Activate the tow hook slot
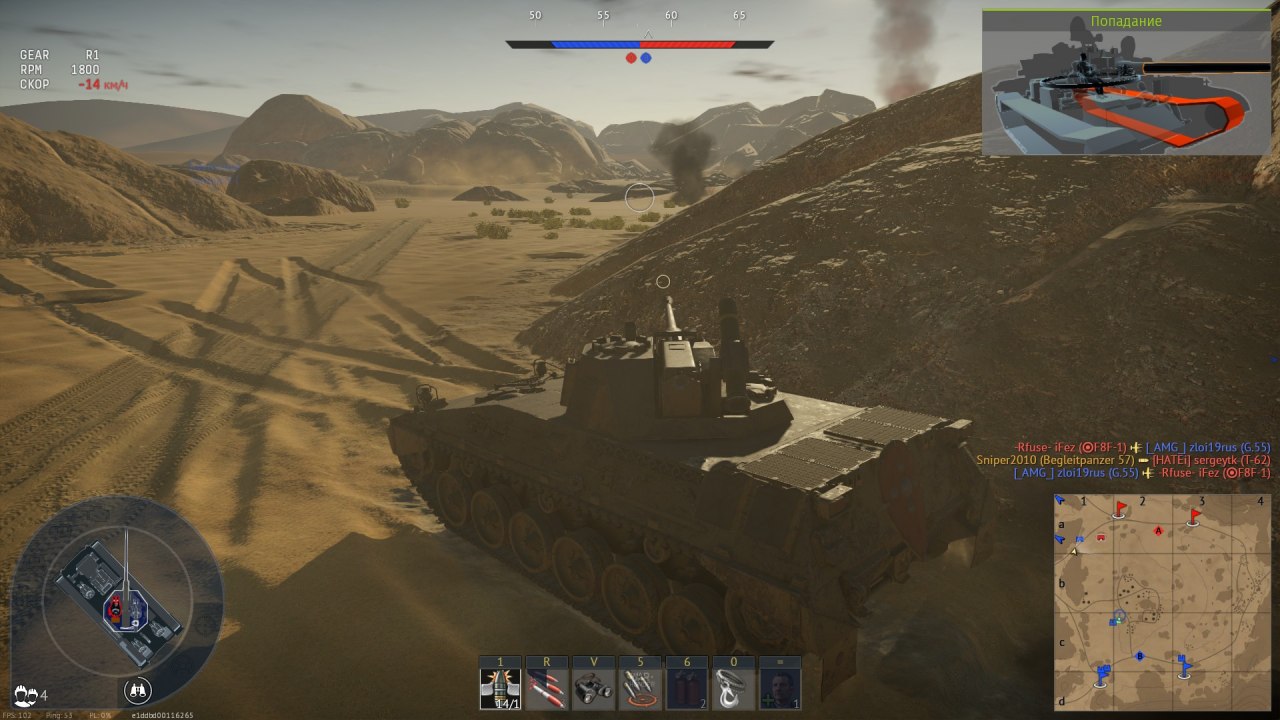The width and height of the screenshot is (1280, 720). pos(734,689)
